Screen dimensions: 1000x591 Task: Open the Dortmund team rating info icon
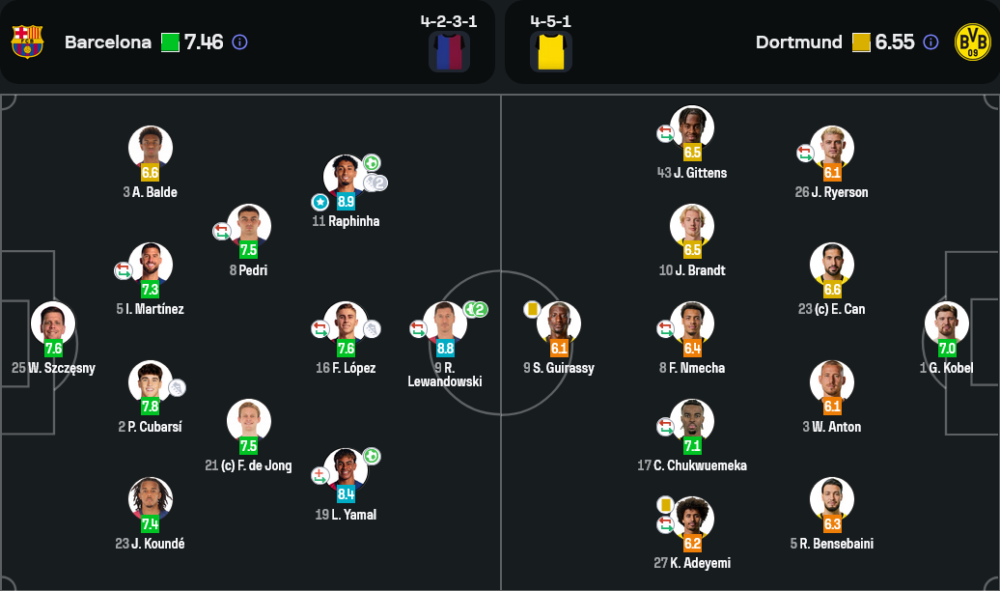(x=931, y=42)
